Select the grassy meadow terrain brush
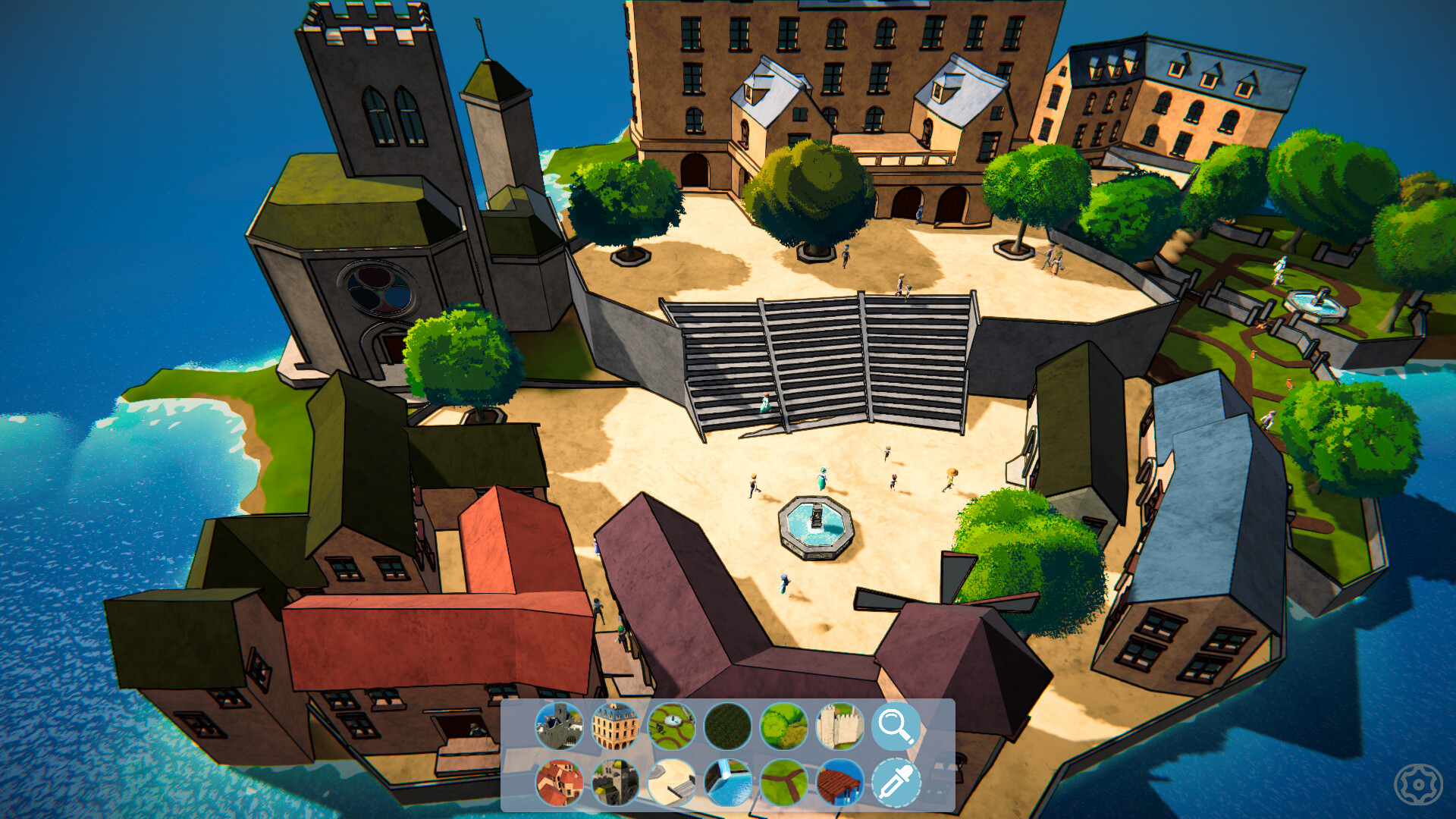This screenshot has width=1456, height=819. pyautogui.click(x=782, y=726)
